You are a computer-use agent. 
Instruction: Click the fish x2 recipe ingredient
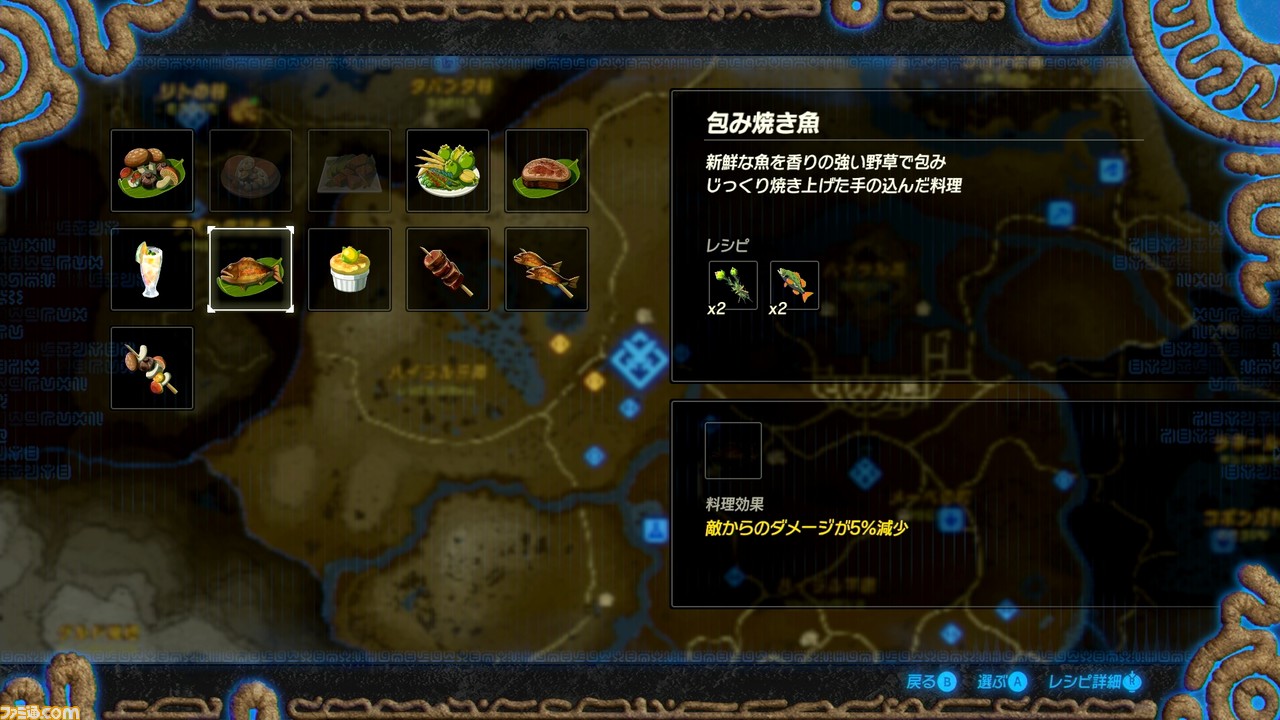[x=794, y=284]
